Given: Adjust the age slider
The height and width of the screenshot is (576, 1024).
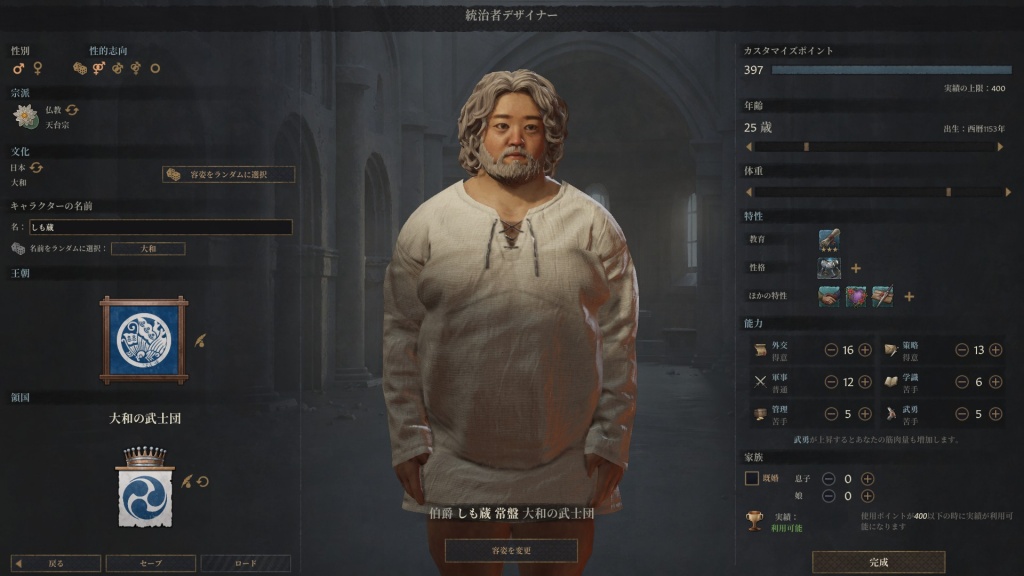Looking at the screenshot, I should (x=806, y=146).
